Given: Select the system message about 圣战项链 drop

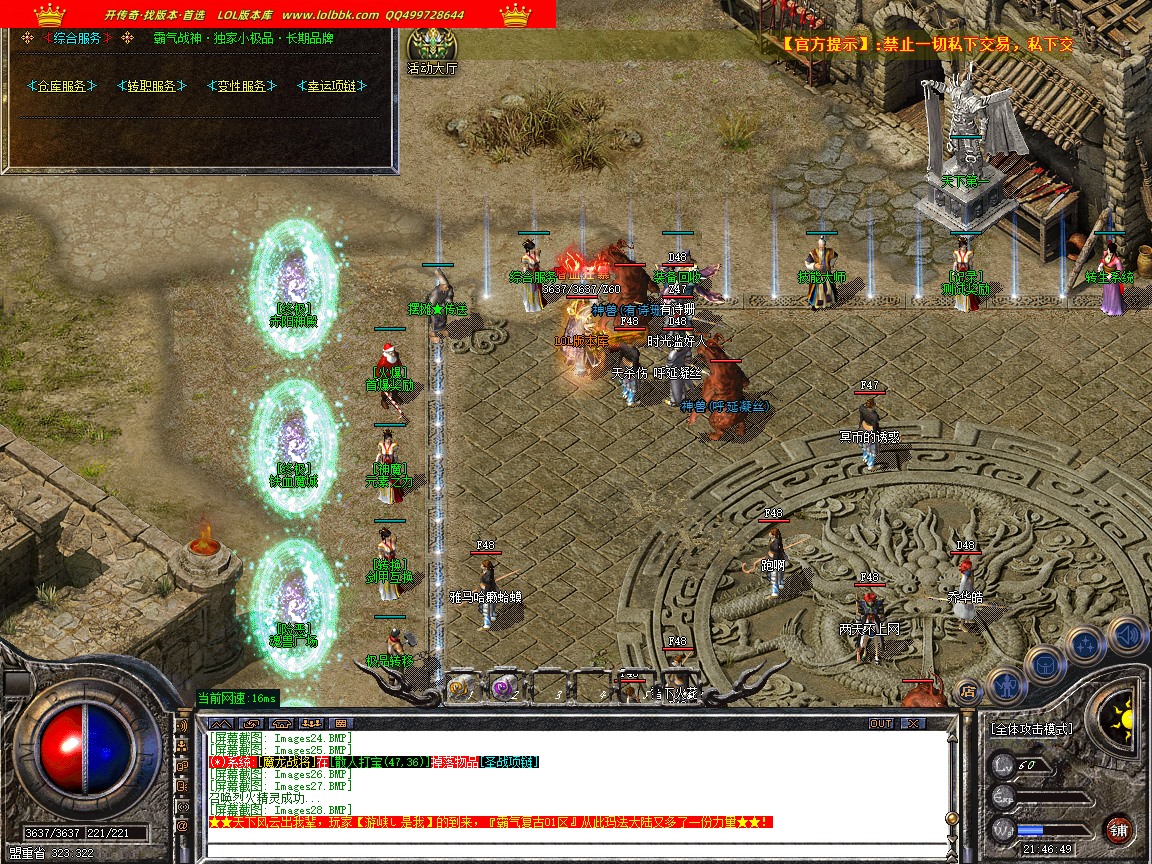Looking at the screenshot, I should click(375, 762).
